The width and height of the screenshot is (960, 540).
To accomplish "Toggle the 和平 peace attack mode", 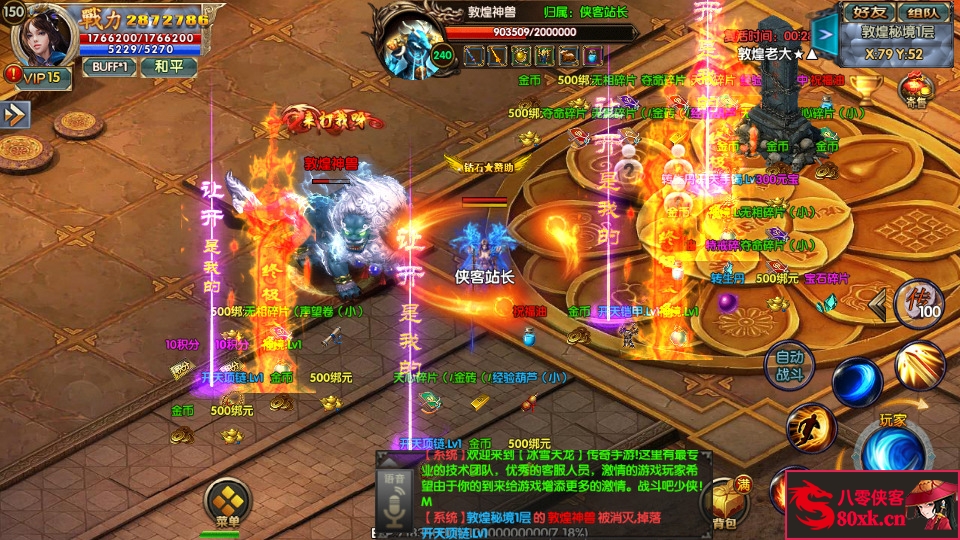I will (x=169, y=67).
